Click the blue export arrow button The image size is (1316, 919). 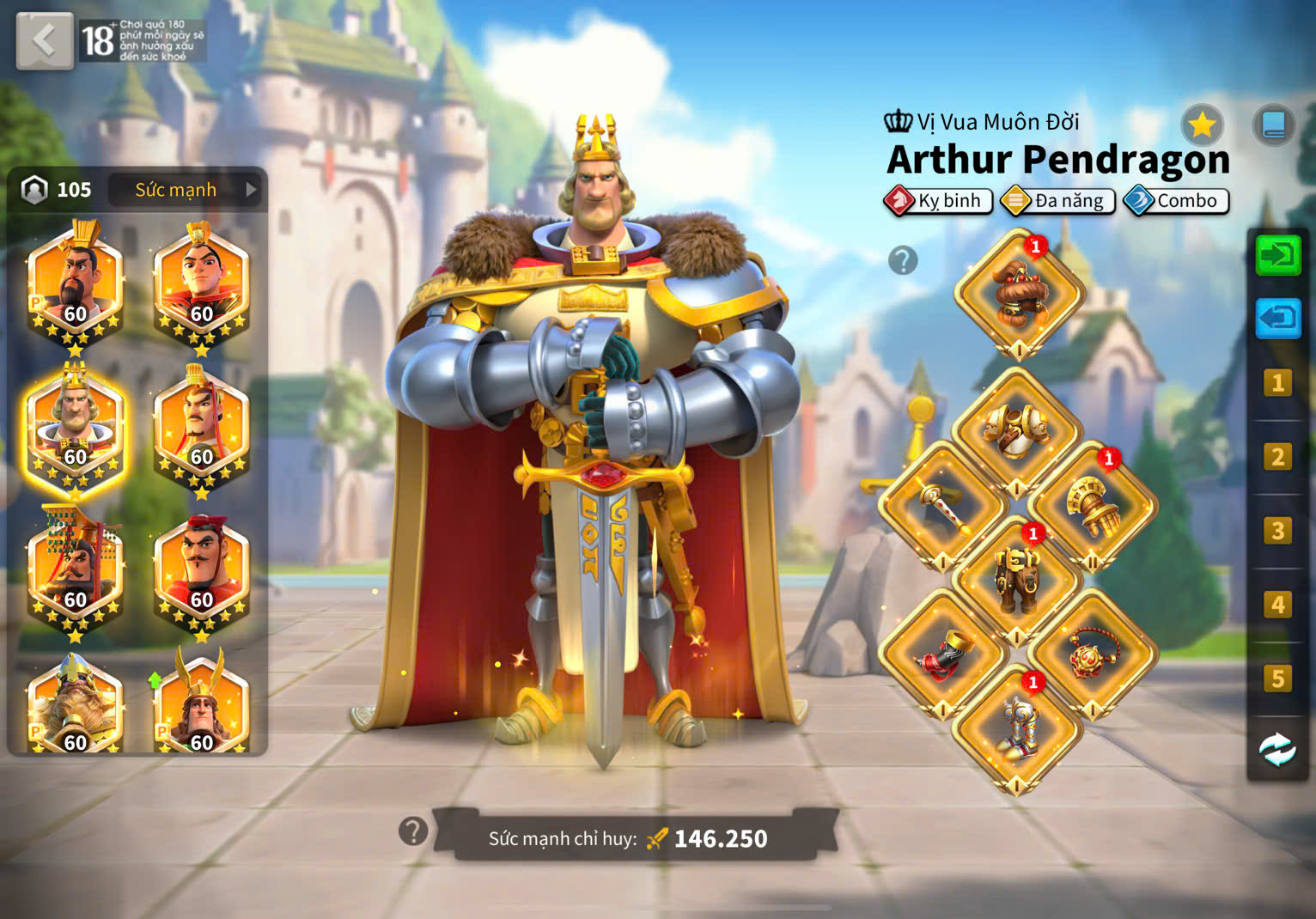click(x=1278, y=319)
